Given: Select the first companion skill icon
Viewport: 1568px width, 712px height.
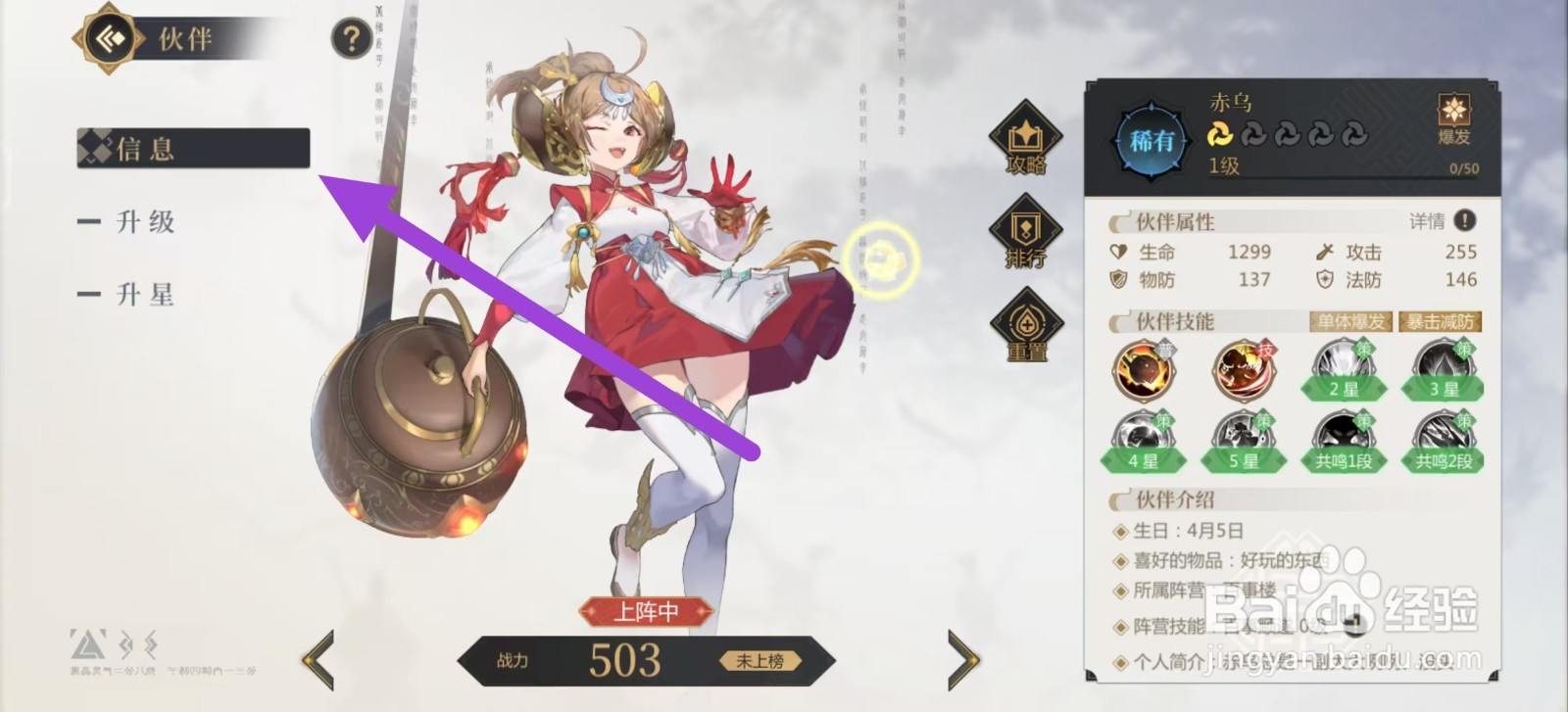Looking at the screenshot, I should [1145, 369].
